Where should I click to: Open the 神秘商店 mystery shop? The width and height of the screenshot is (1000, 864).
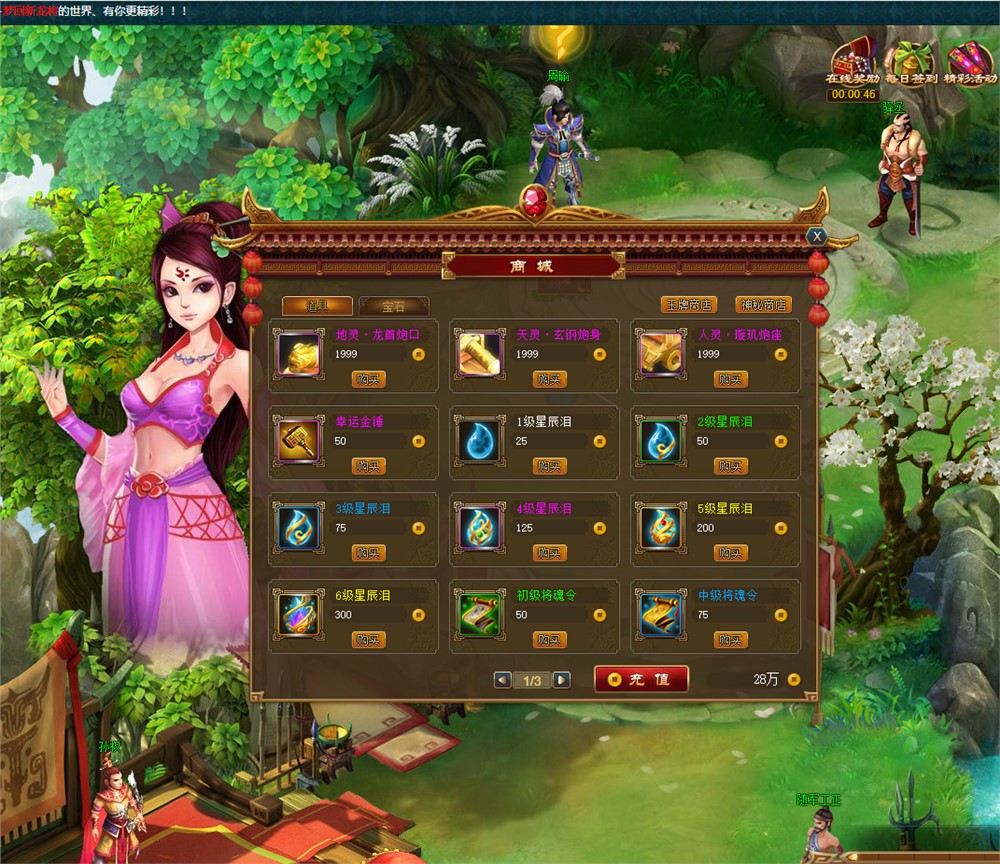[x=763, y=305]
